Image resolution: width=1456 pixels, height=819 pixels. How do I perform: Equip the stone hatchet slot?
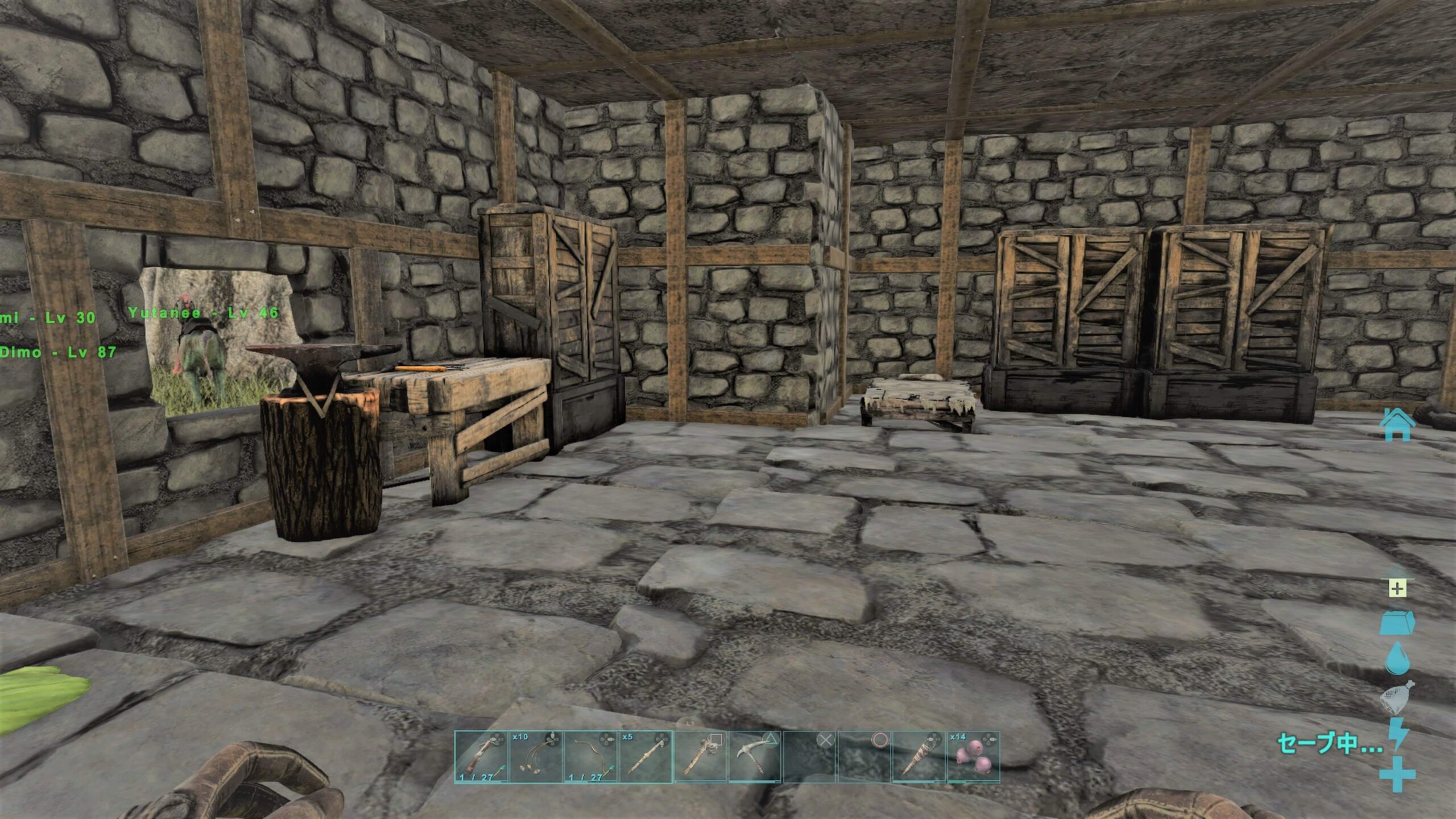click(700, 757)
